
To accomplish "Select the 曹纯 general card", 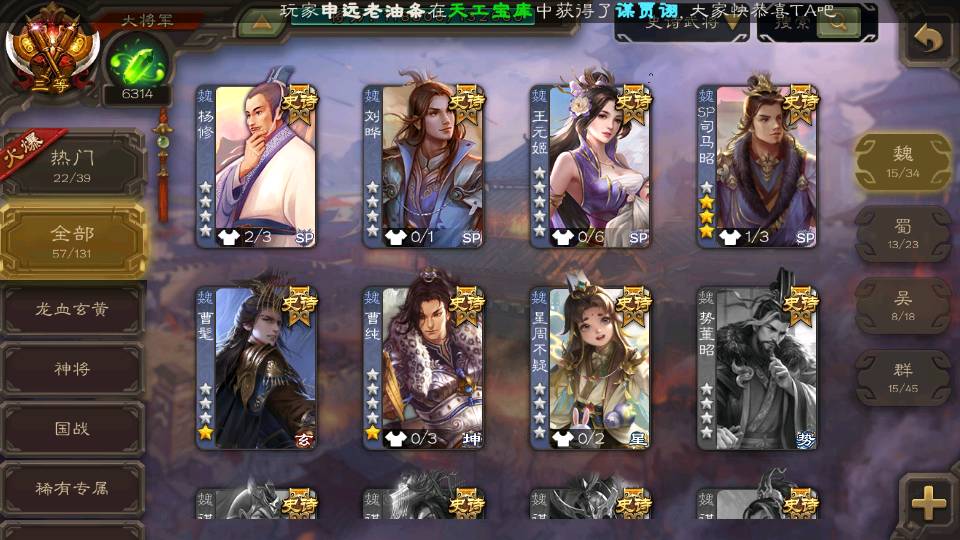I will point(424,368).
